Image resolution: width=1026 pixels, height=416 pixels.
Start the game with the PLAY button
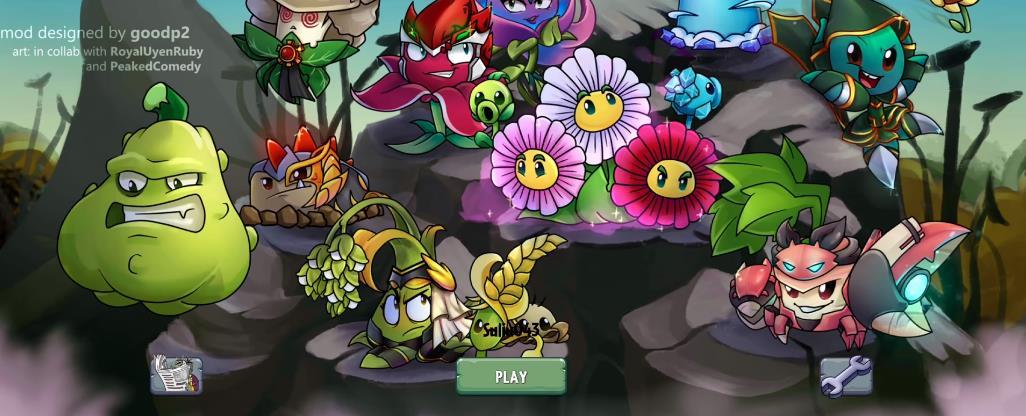tap(511, 377)
